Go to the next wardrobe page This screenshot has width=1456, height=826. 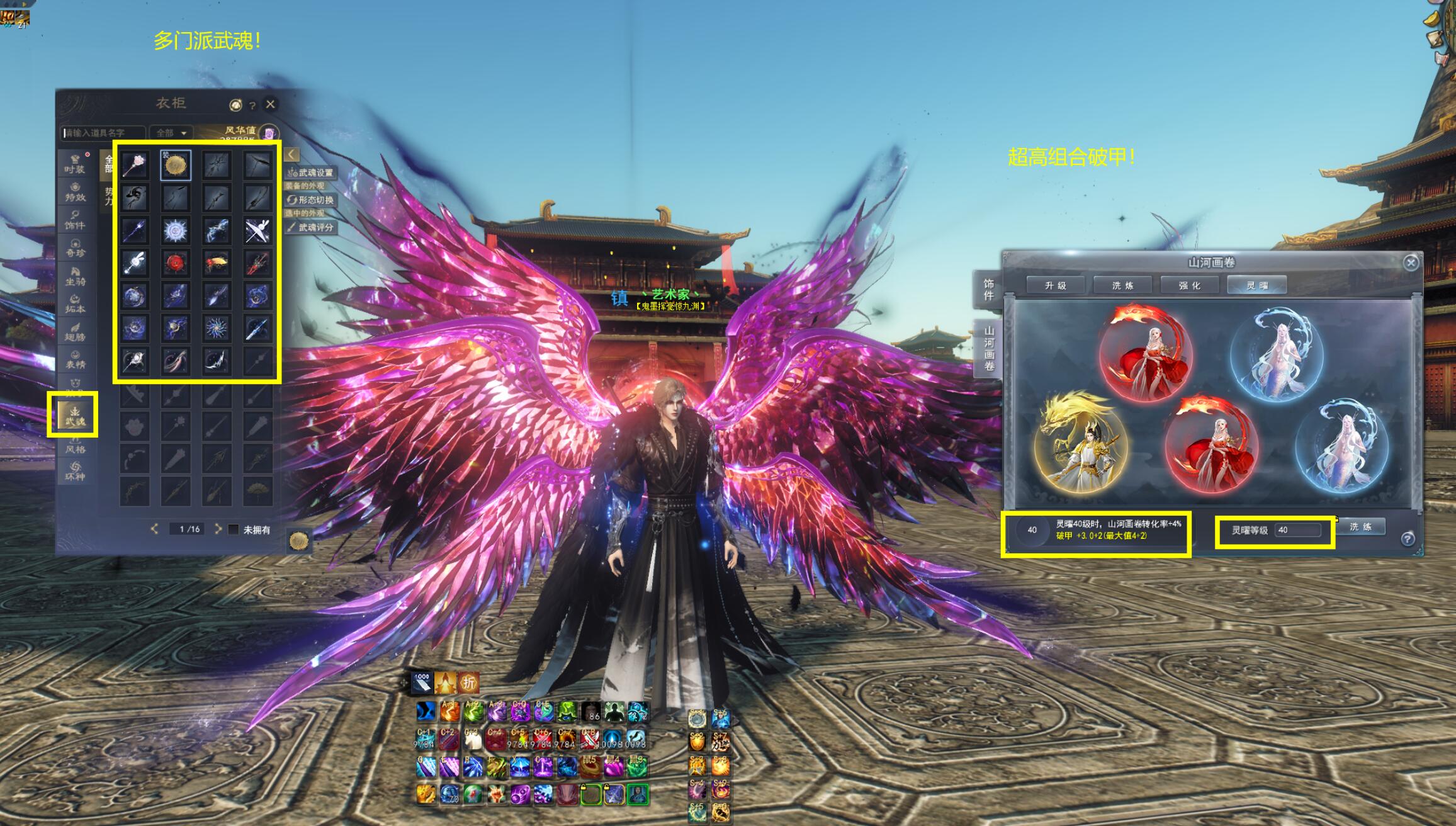point(218,529)
